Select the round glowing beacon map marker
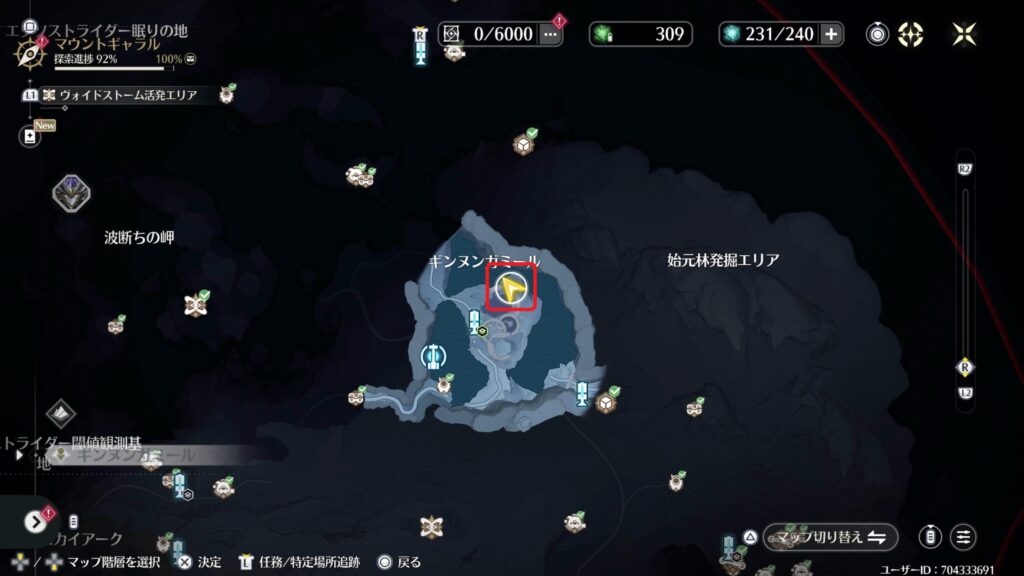The image size is (1024, 576). click(x=433, y=356)
